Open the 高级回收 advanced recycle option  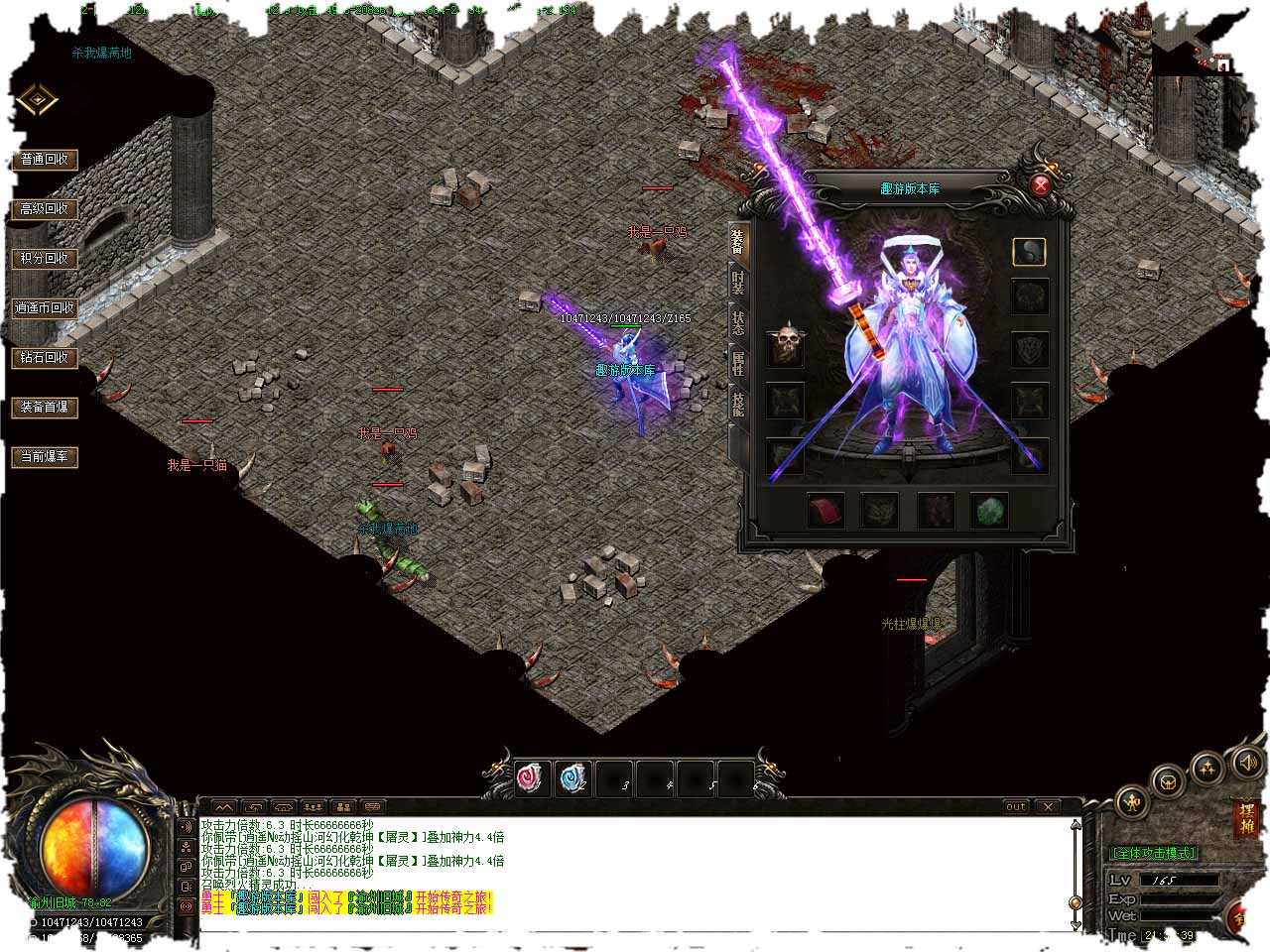45,209
